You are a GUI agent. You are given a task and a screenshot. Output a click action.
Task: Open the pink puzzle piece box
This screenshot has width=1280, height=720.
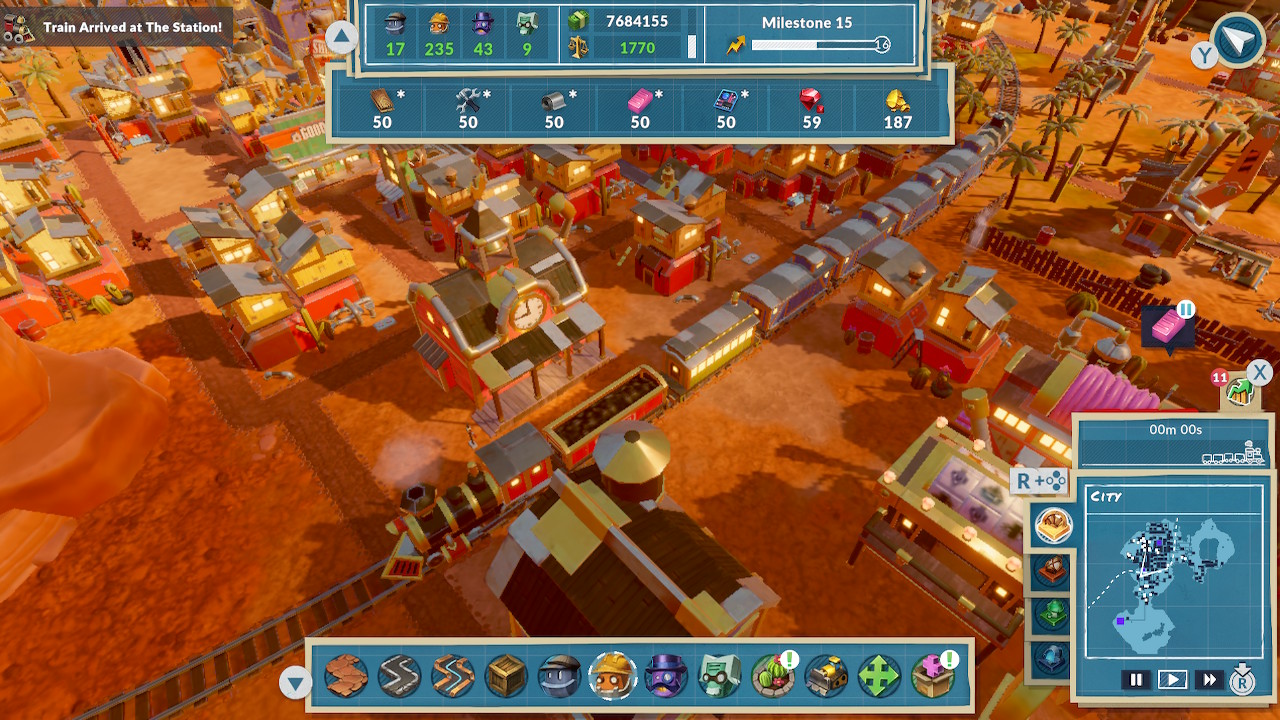[x=932, y=677]
